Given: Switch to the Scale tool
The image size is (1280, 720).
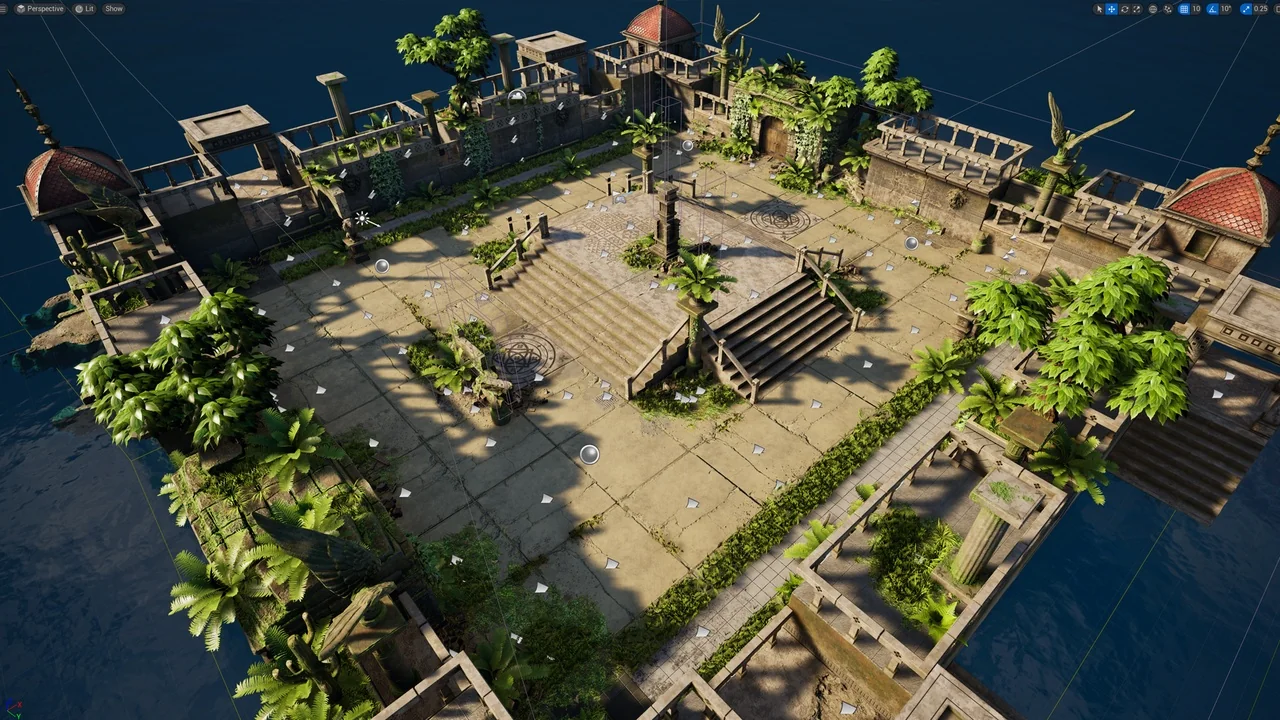Looking at the screenshot, I should pyautogui.click(x=1137, y=9).
